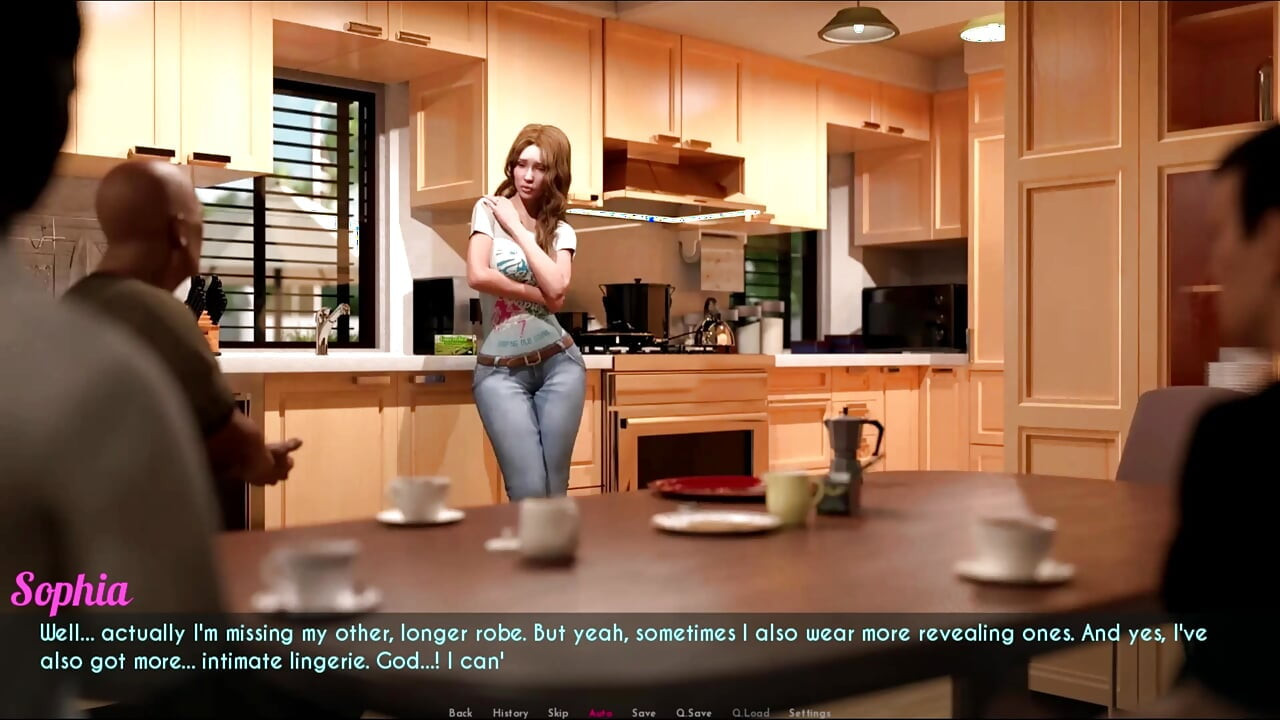
Task: Click Sophia's pink name label
Action: click(x=70, y=591)
